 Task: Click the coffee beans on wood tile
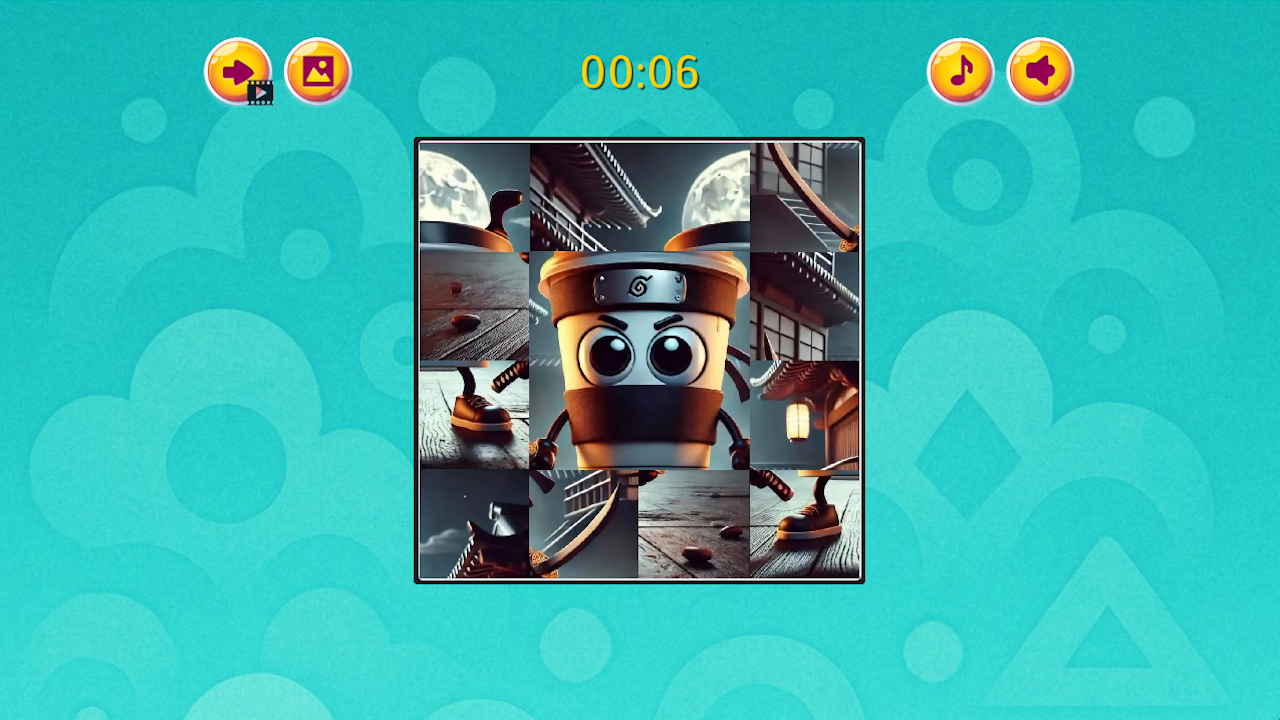(x=472, y=303)
